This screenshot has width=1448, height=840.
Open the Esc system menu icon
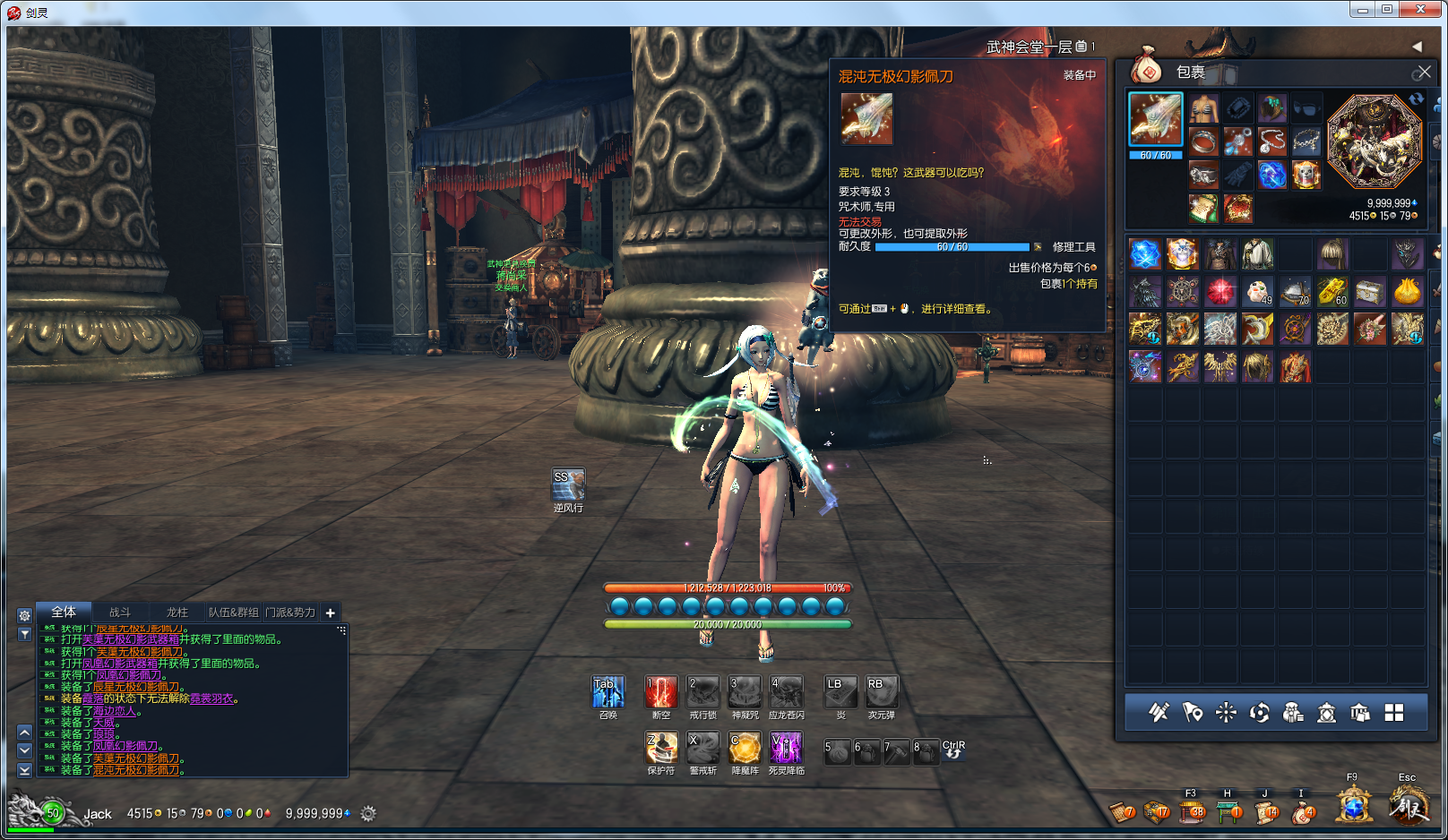1408,806
